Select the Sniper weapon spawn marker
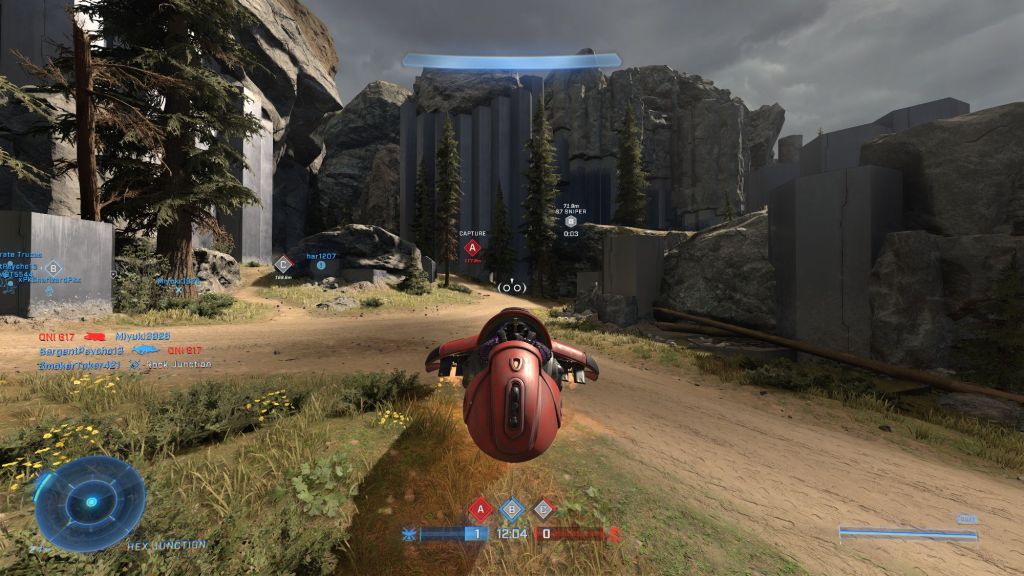 (571, 221)
